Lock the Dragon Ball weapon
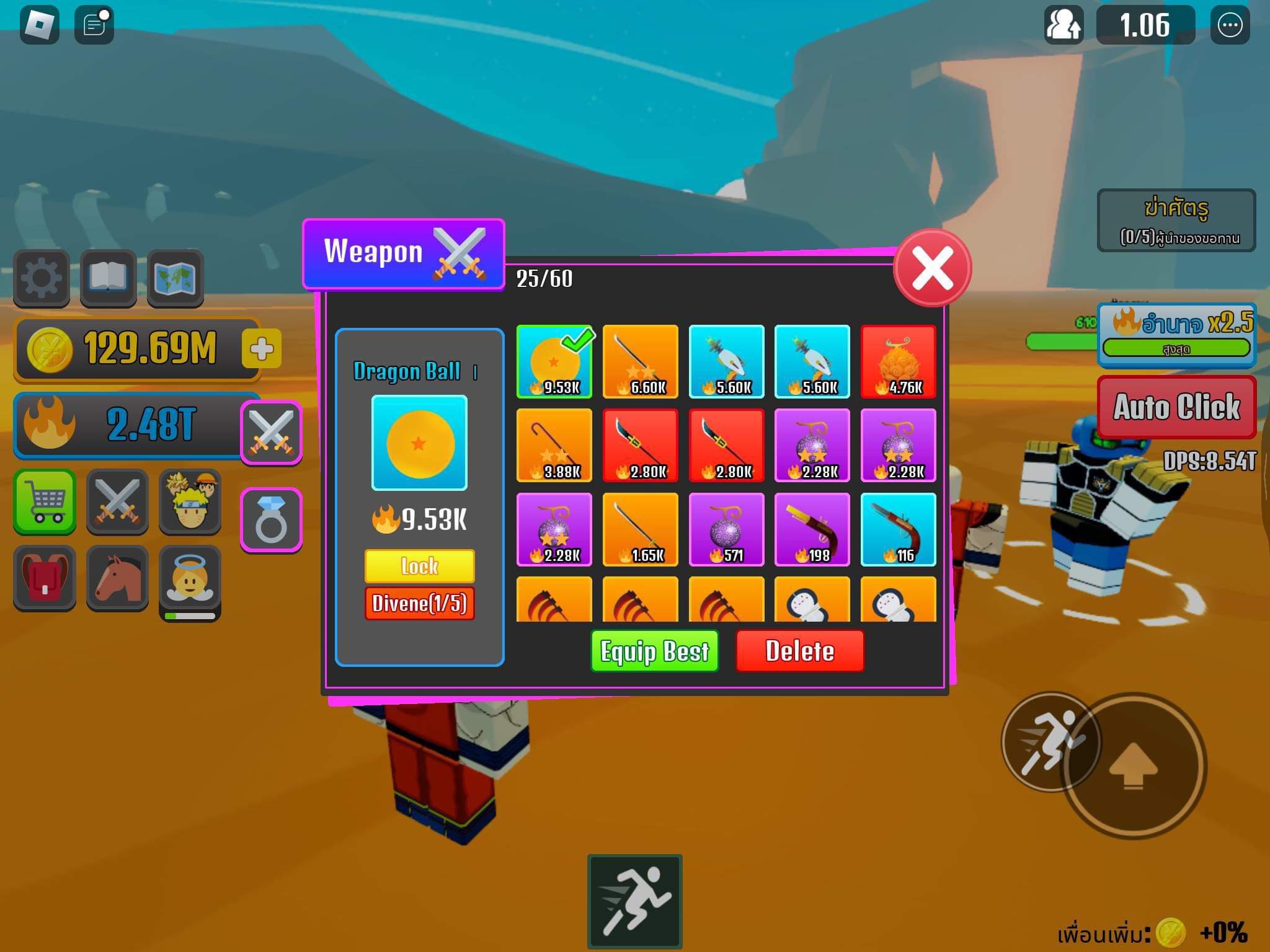Image resolution: width=1270 pixels, height=952 pixels. pyautogui.click(x=419, y=566)
